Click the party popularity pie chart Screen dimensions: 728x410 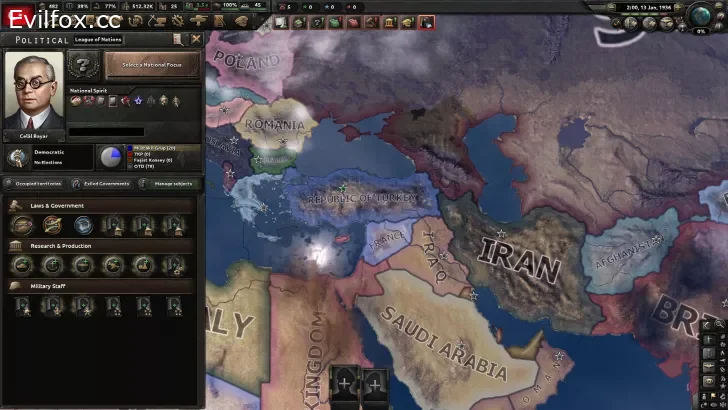pyautogui.click(x=108, y=157)
